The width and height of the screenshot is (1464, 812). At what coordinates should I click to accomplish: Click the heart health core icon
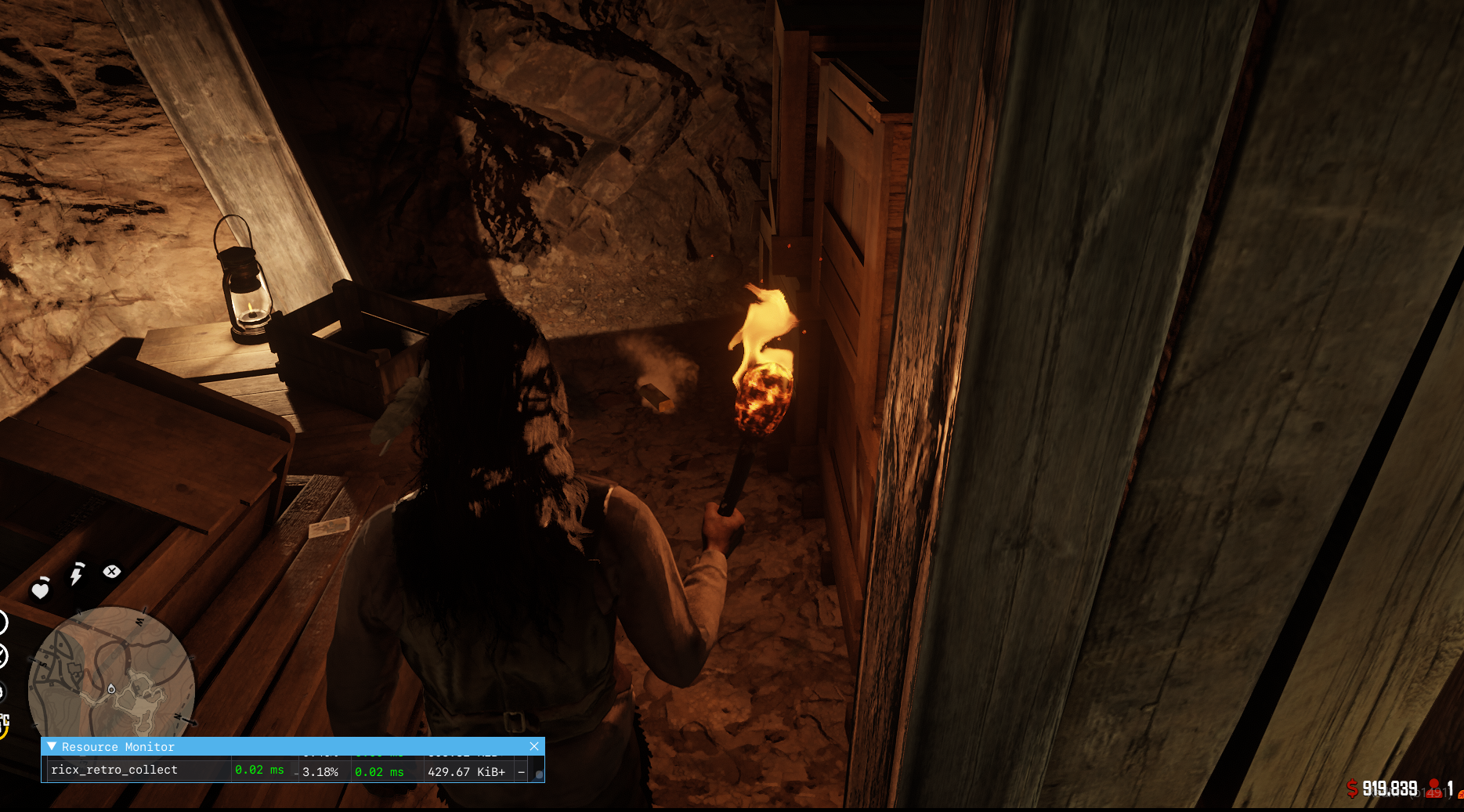click(x=40, y=588)
